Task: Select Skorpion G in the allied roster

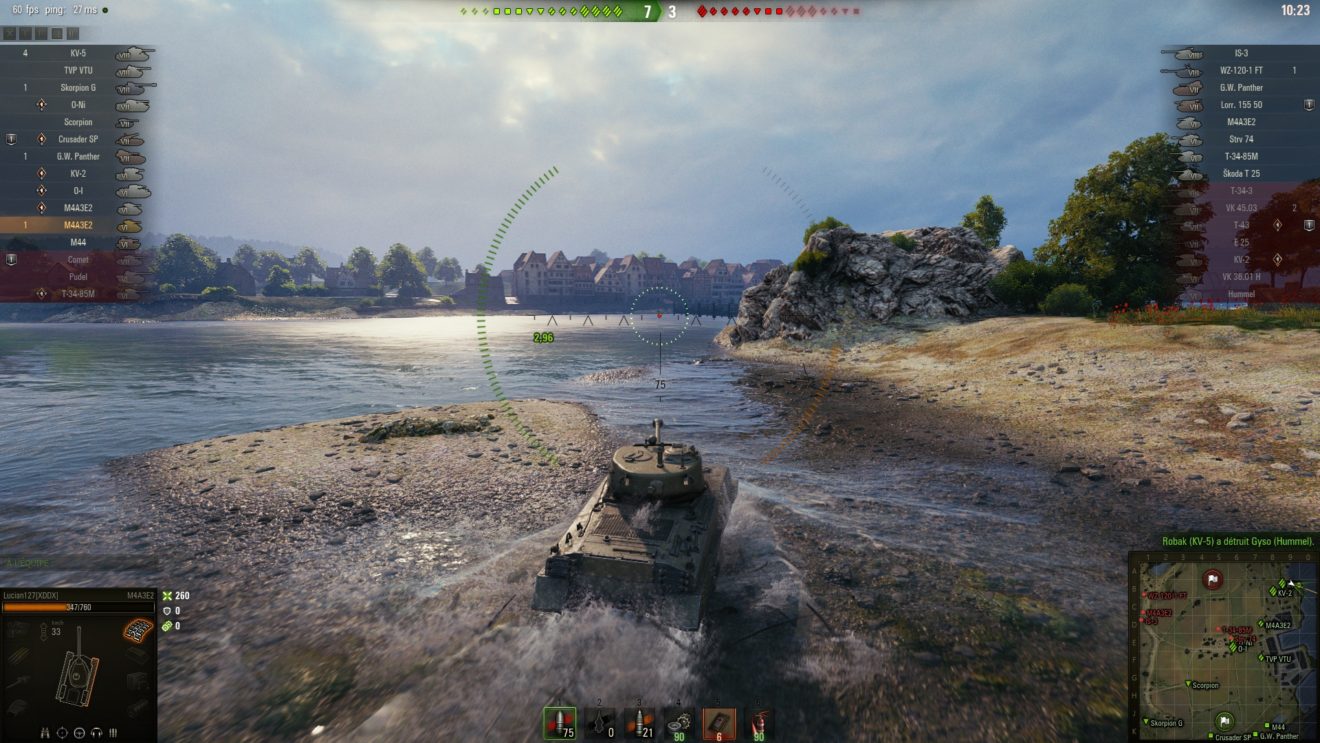Action: (78, 88)
